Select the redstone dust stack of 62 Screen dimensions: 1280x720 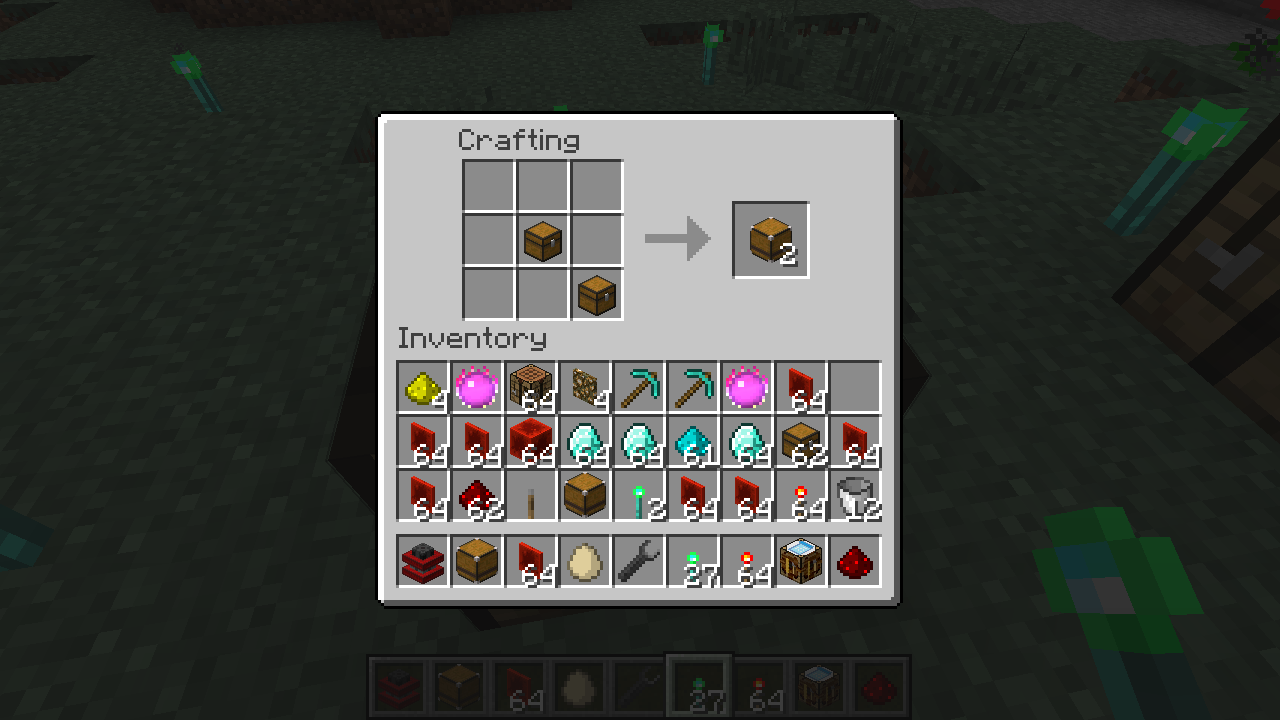click(477, 495)
